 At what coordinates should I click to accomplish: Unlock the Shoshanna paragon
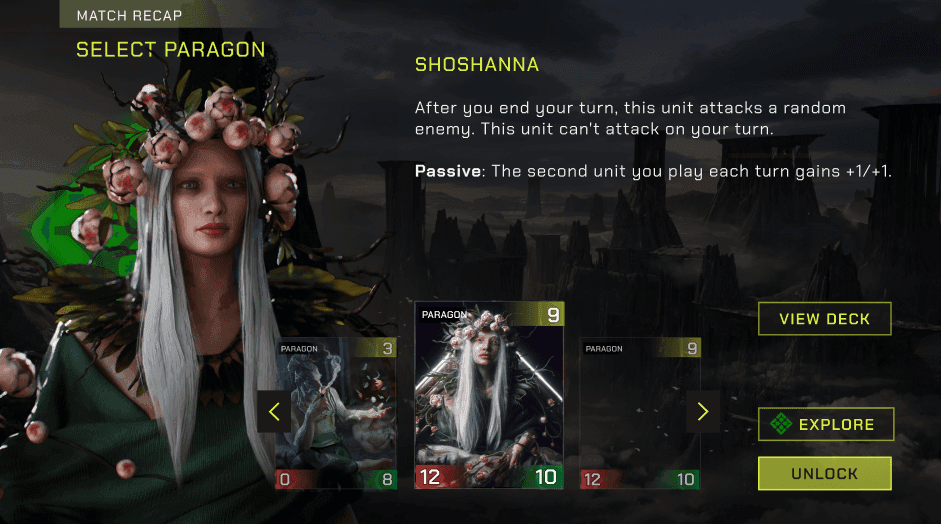coord(824,473)
